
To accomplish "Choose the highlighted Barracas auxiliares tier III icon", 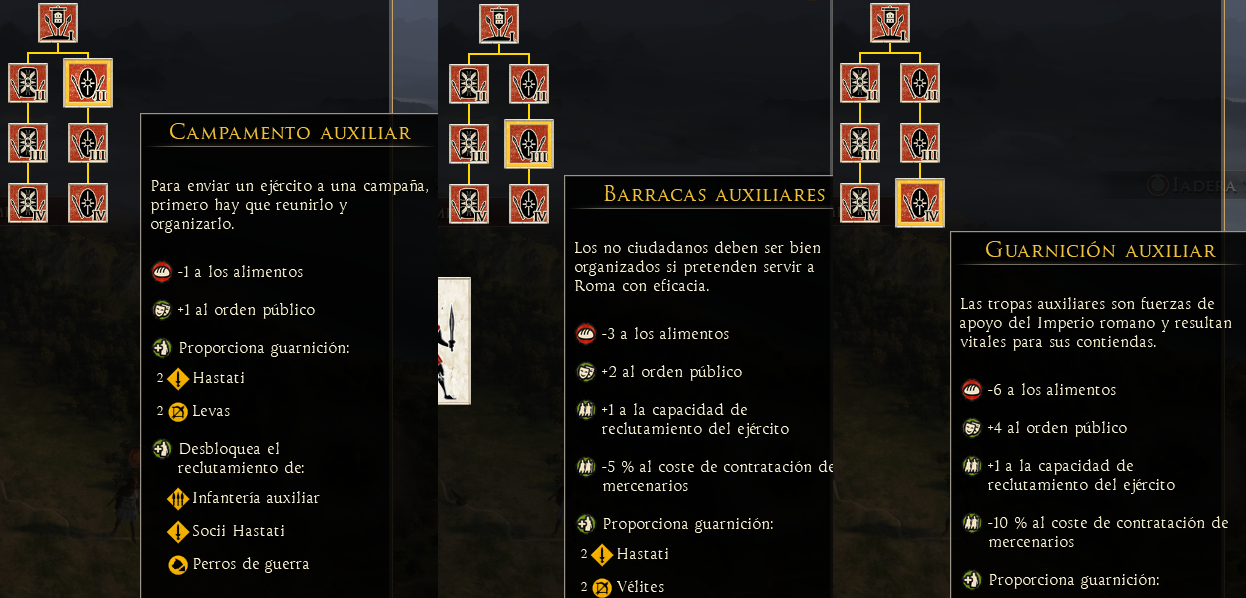I will tap(529, 144).
